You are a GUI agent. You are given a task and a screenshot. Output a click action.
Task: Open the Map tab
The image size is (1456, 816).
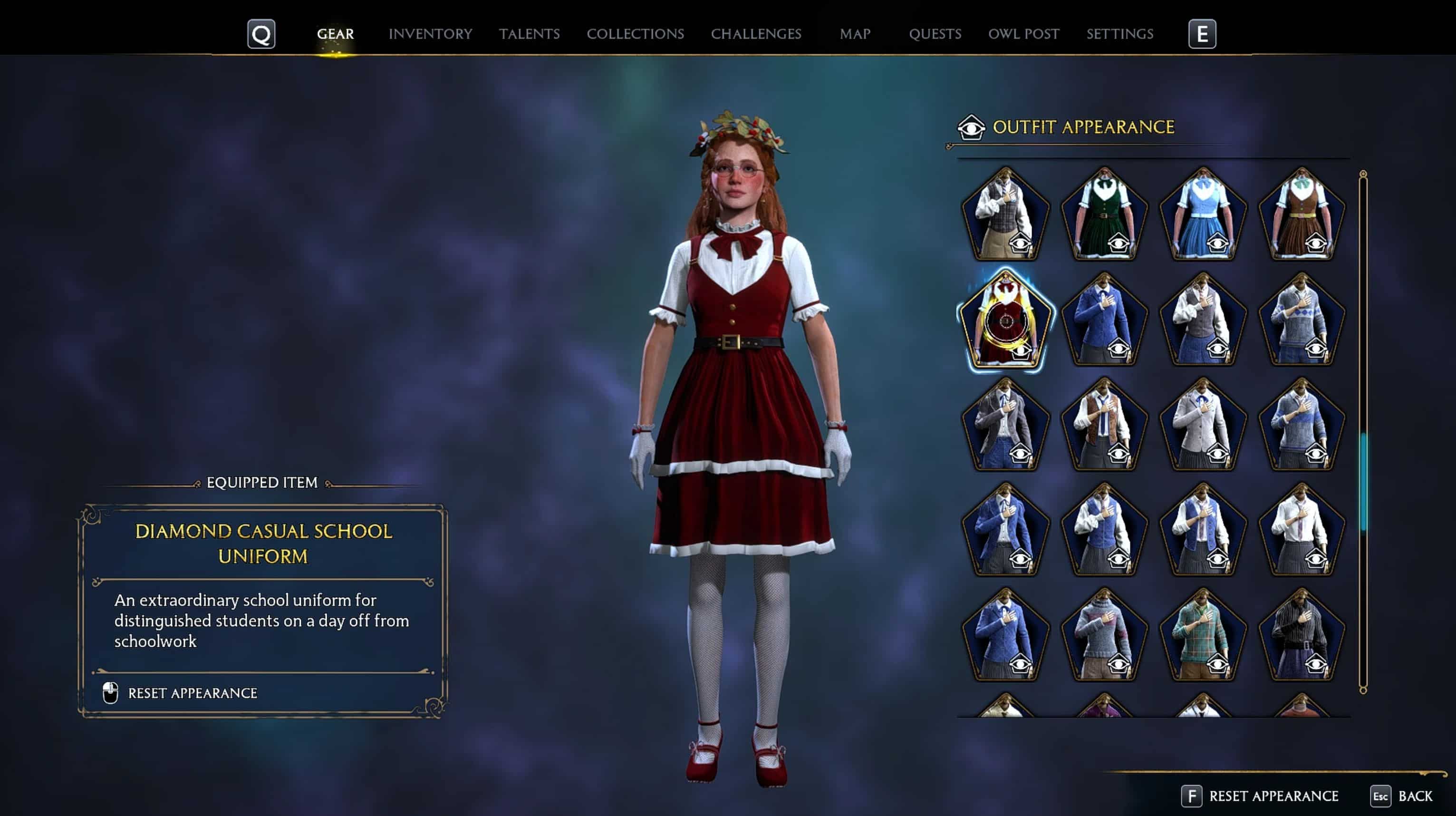point(855,34)
